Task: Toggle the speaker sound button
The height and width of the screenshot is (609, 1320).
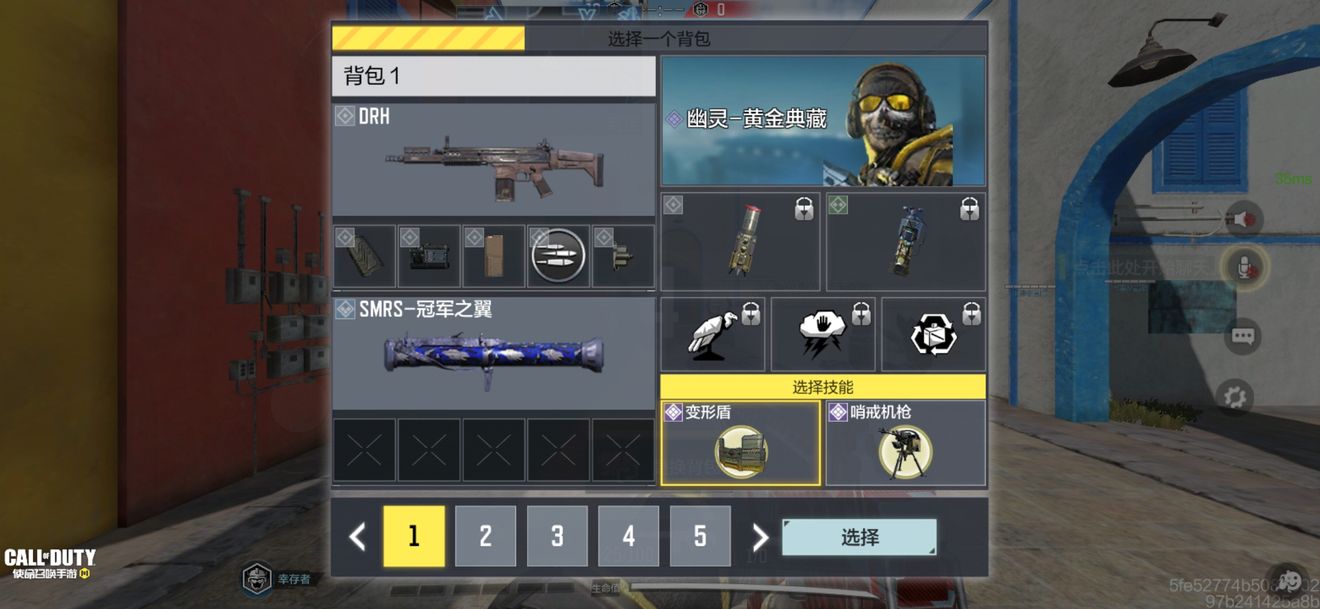Action: tap(1243, 219)
